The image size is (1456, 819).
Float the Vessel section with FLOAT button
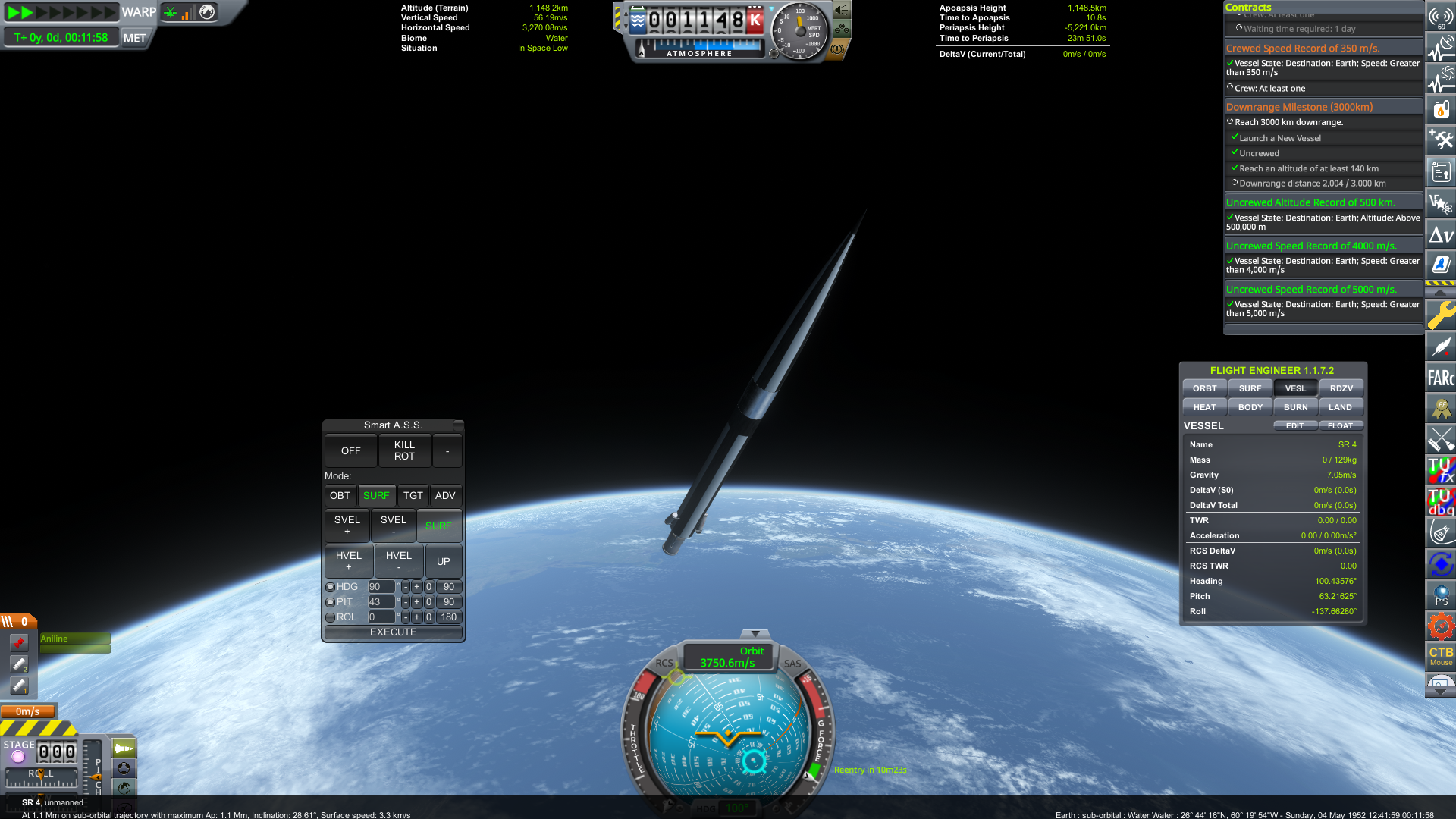pos(1340,426)
